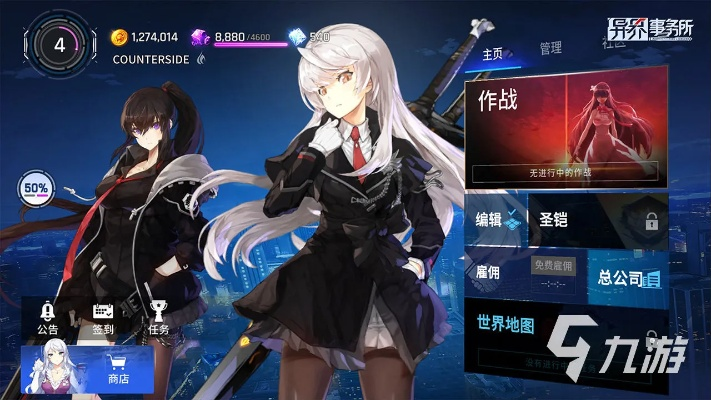Select the locked 圣铠 panel
This screenshot has width=711, height=400.
pos(595,220)
